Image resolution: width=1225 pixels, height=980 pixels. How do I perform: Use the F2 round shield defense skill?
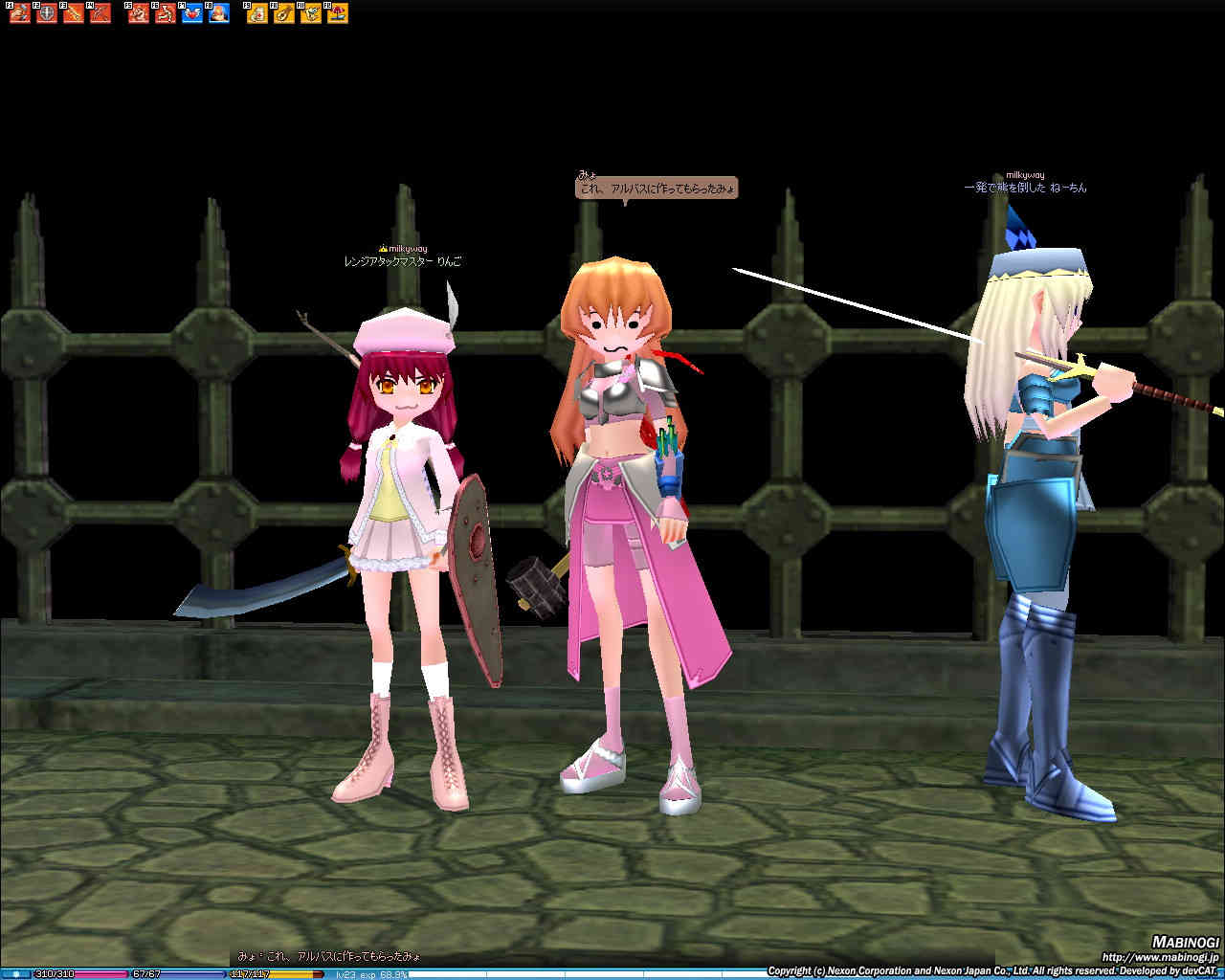coord(47,13)
